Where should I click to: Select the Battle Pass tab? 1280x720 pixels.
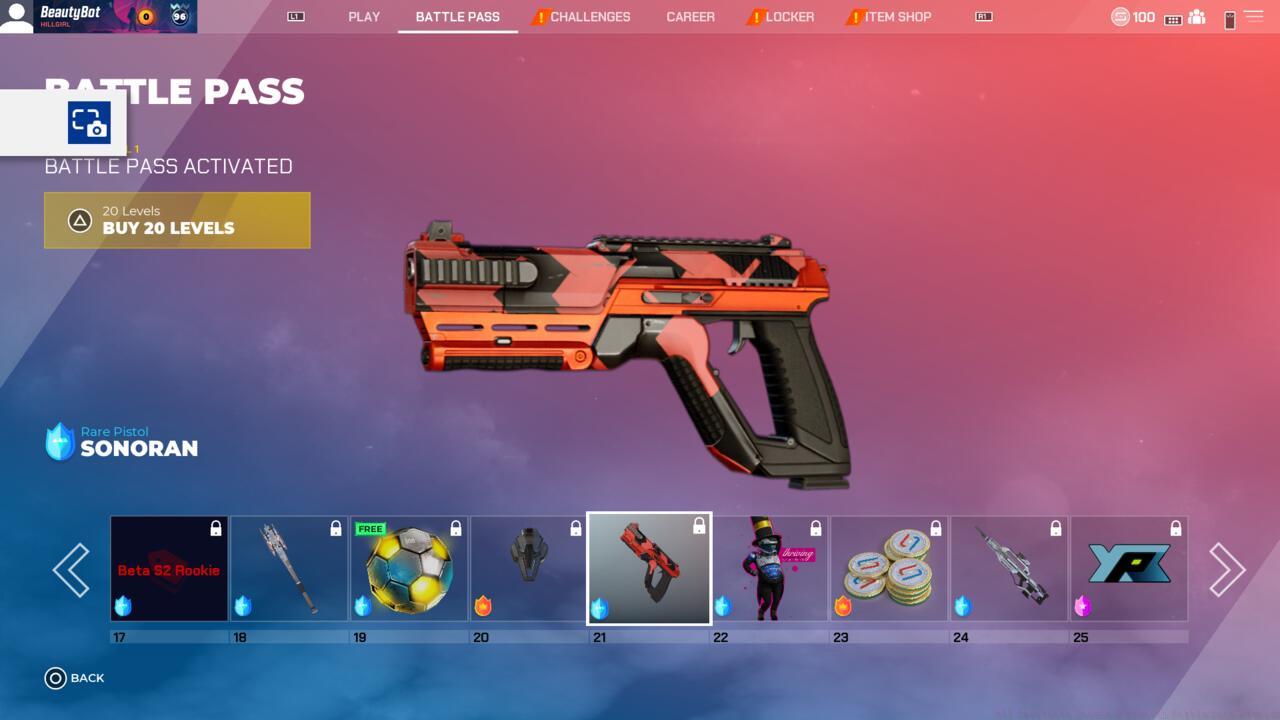tap(457, 17)
